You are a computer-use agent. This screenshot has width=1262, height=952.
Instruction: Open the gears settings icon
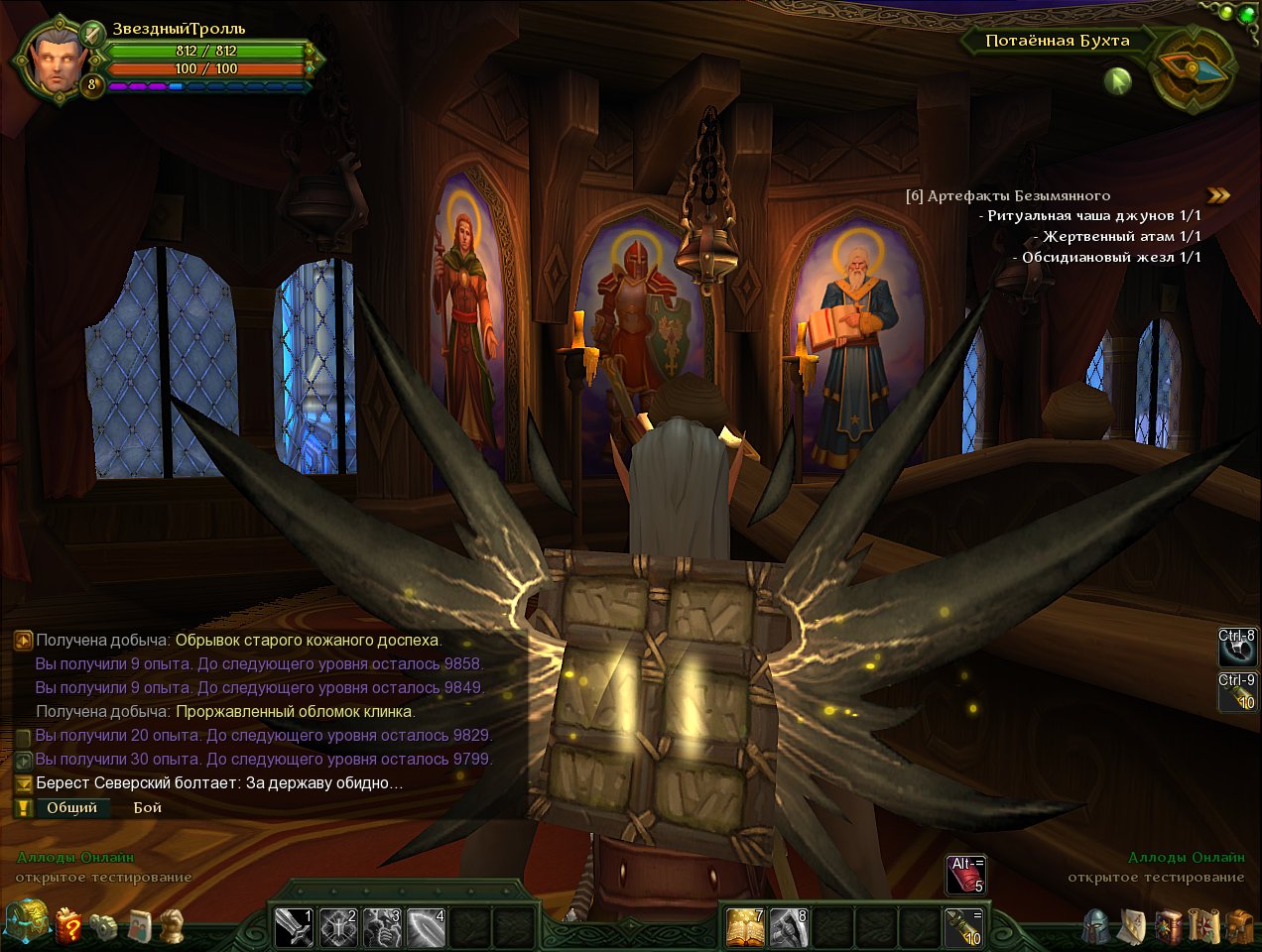104,926
